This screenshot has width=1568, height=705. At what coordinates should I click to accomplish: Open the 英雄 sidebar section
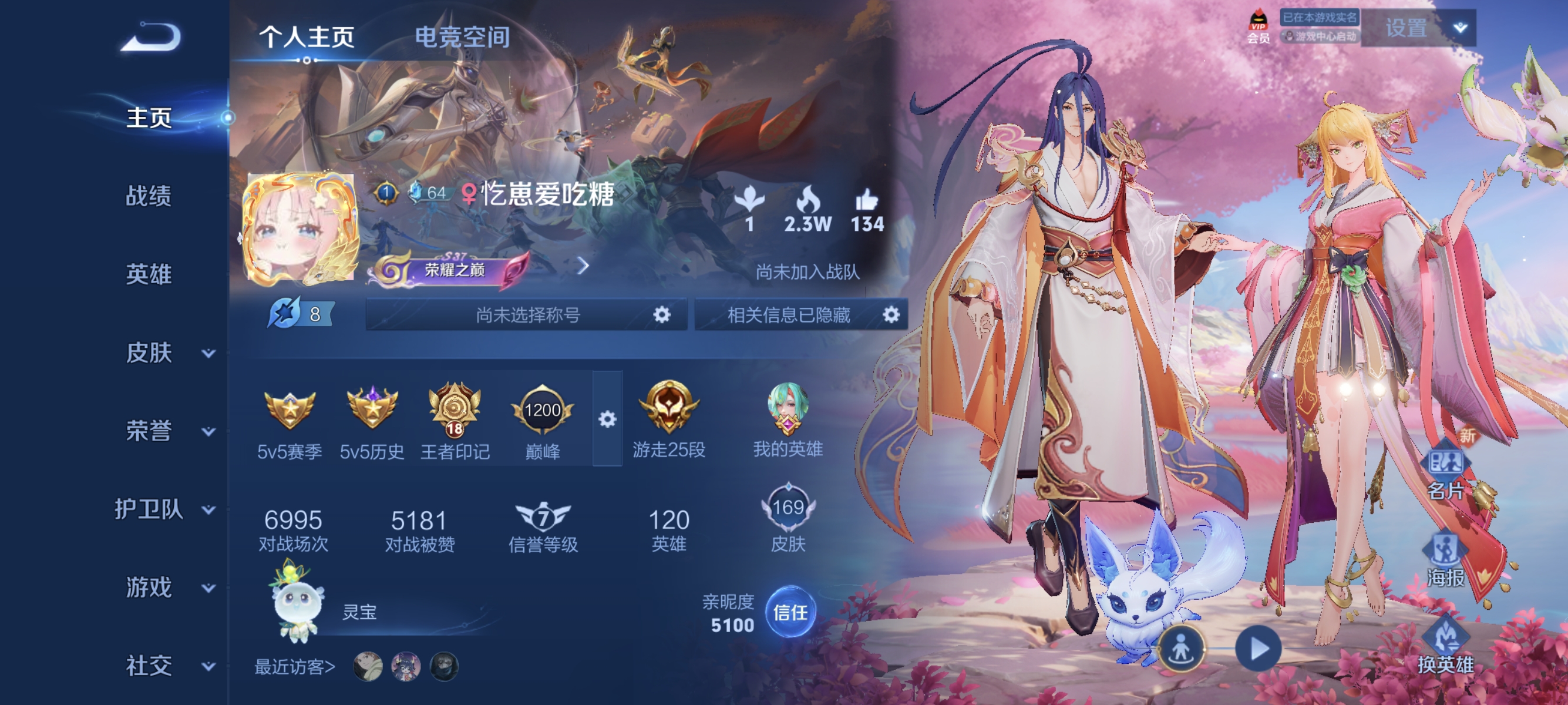pos(149,274)
